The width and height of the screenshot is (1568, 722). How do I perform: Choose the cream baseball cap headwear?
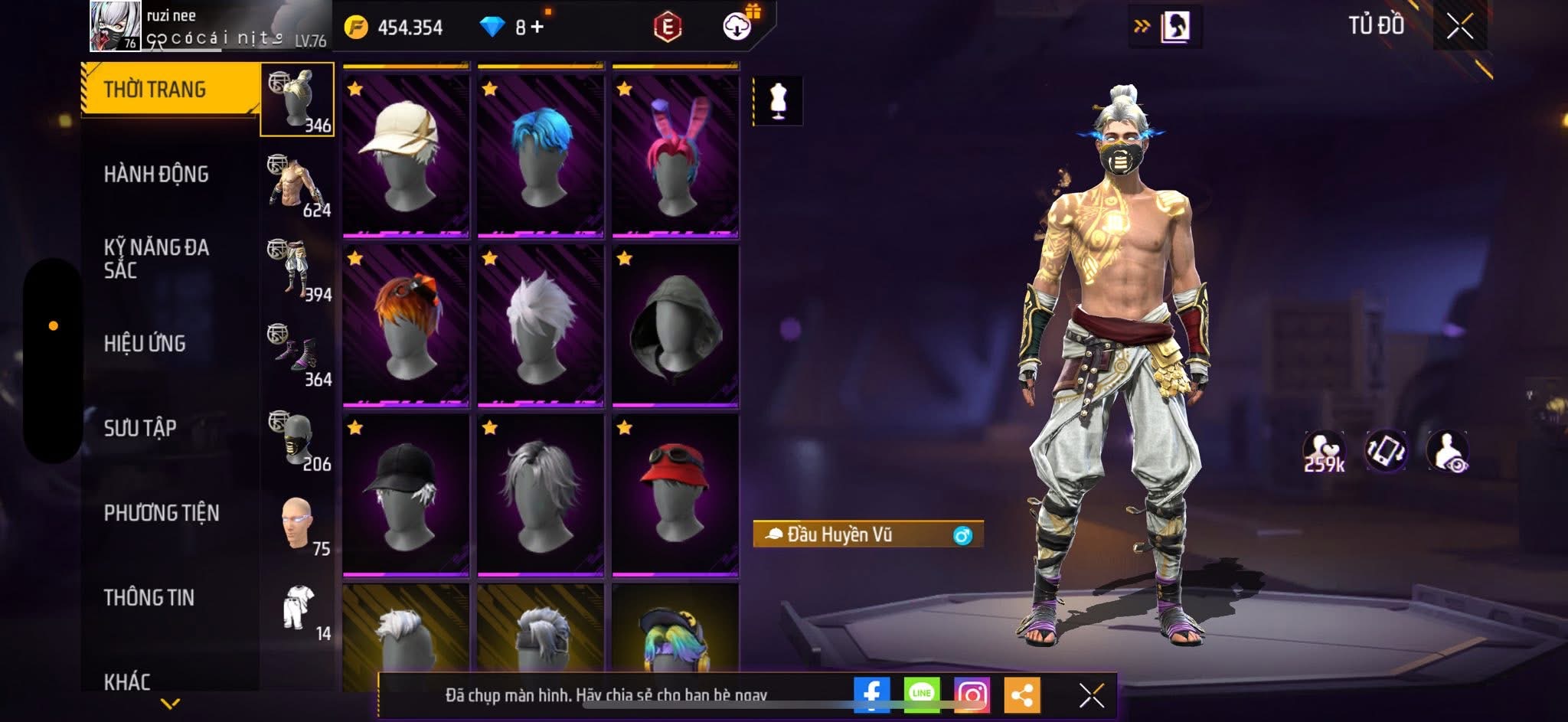[406, 153]
